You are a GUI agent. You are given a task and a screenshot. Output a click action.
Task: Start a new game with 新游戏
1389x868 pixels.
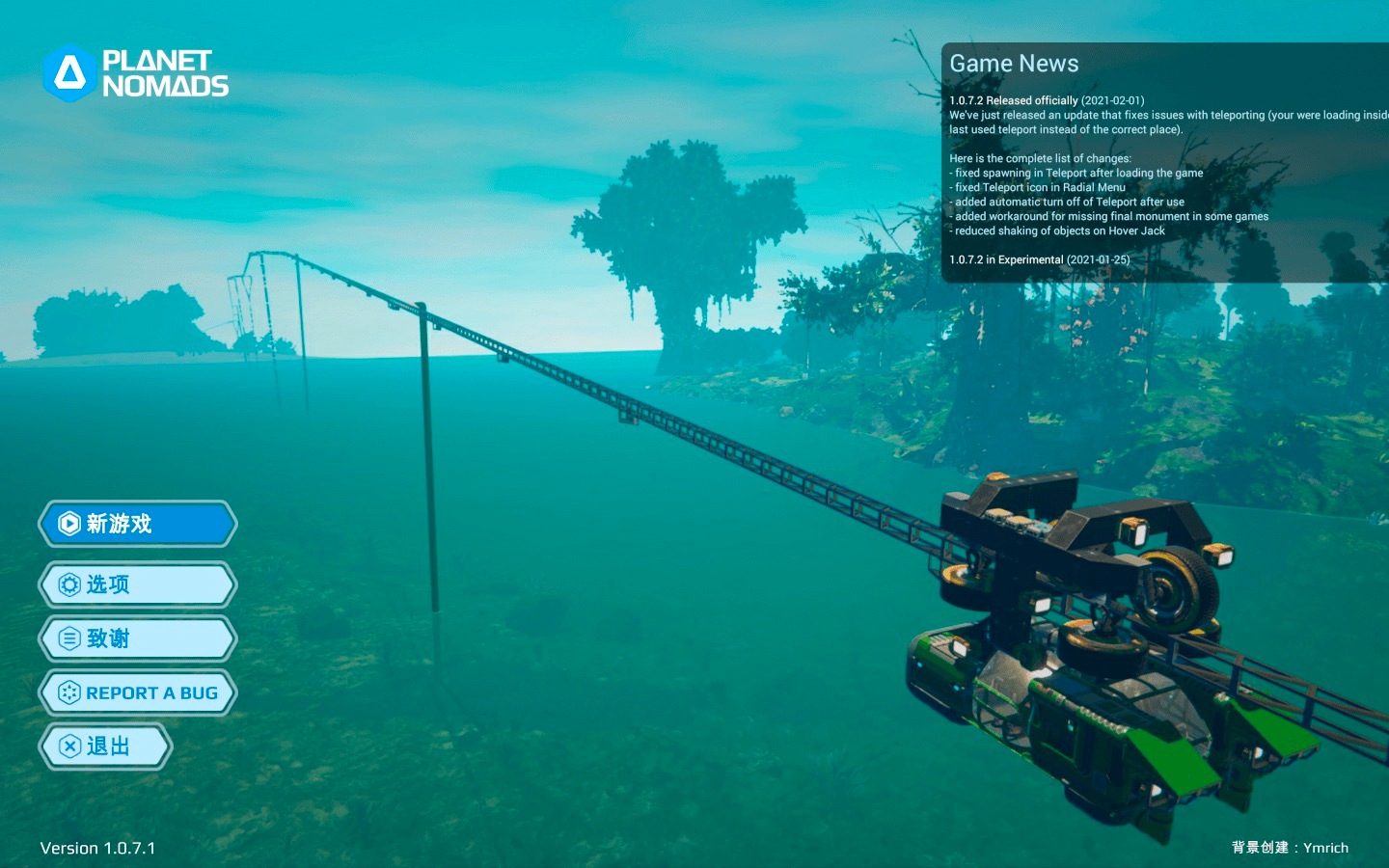(138, 524)
